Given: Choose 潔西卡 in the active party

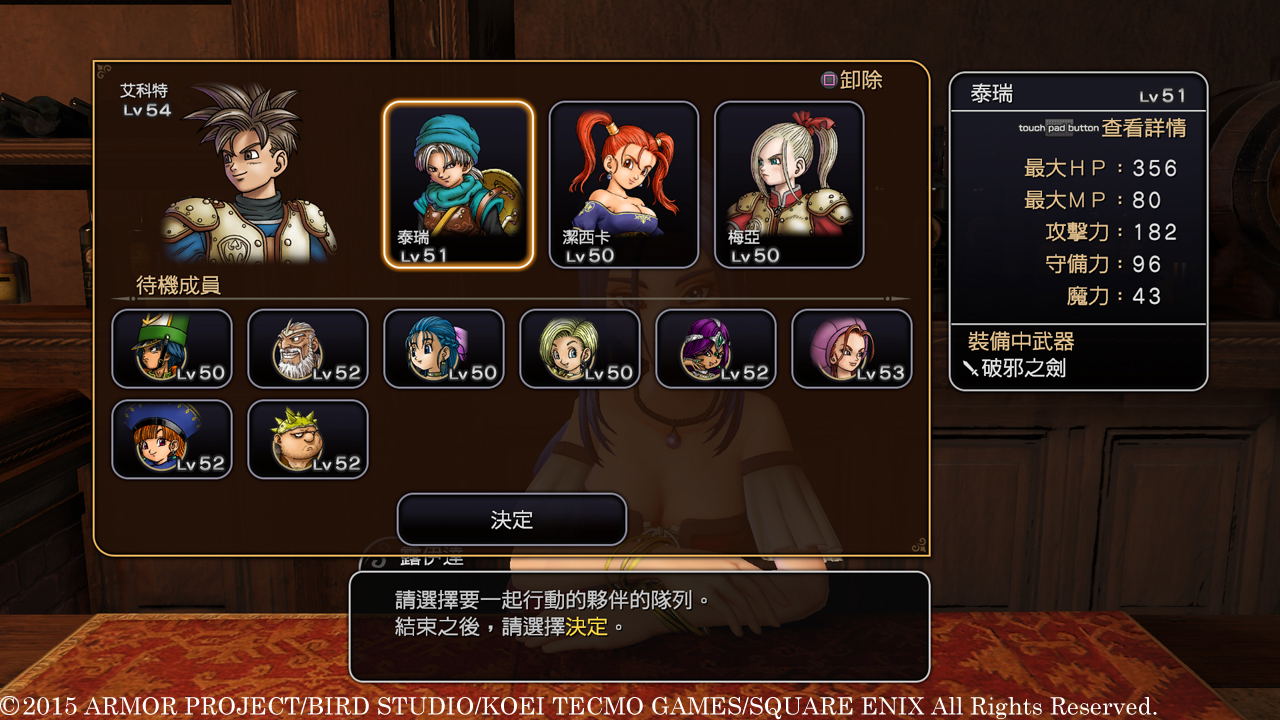Looking at the screenshot, I should click(x=623, y=185).
